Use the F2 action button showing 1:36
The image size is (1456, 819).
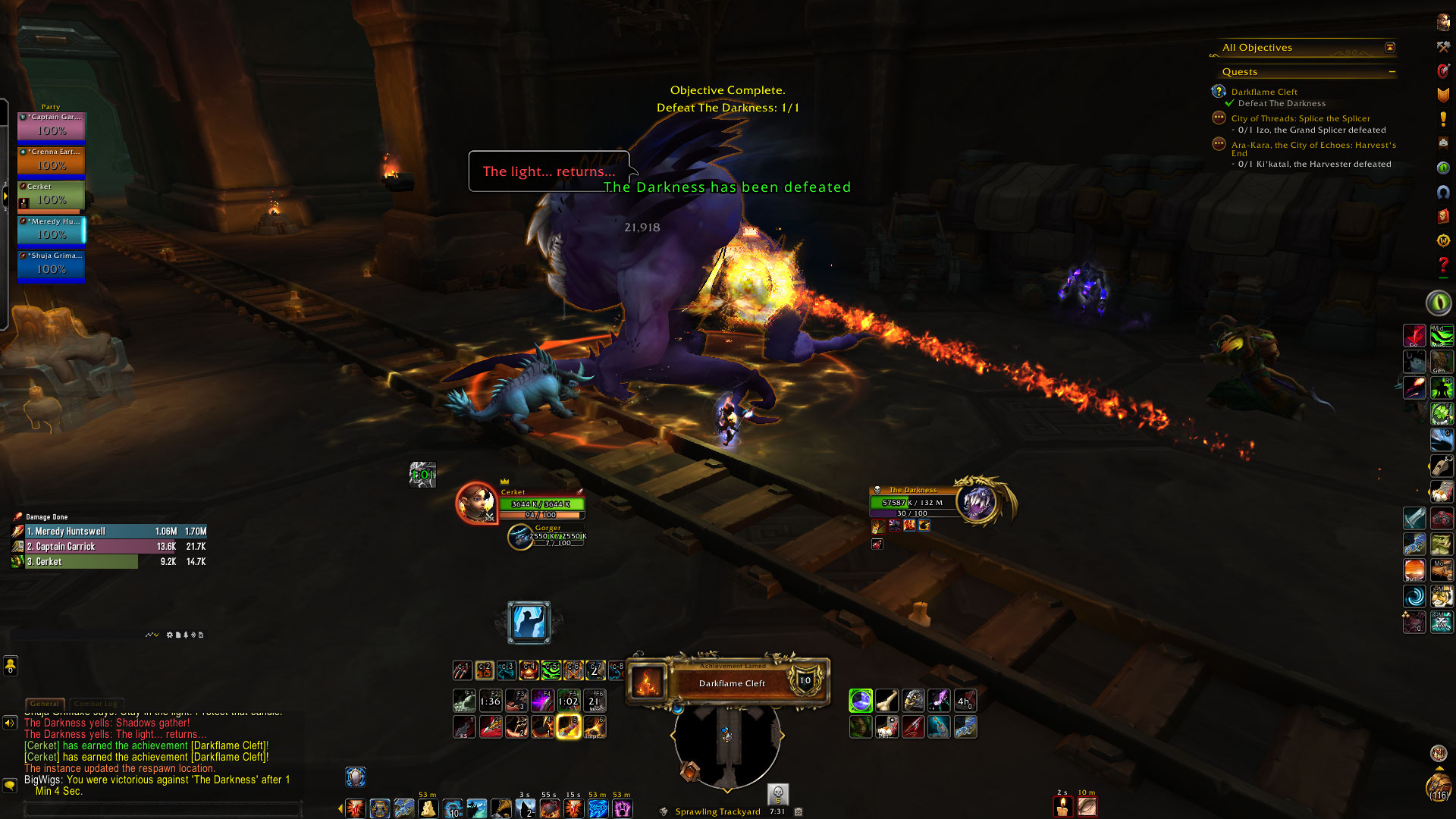click(490, 701)
